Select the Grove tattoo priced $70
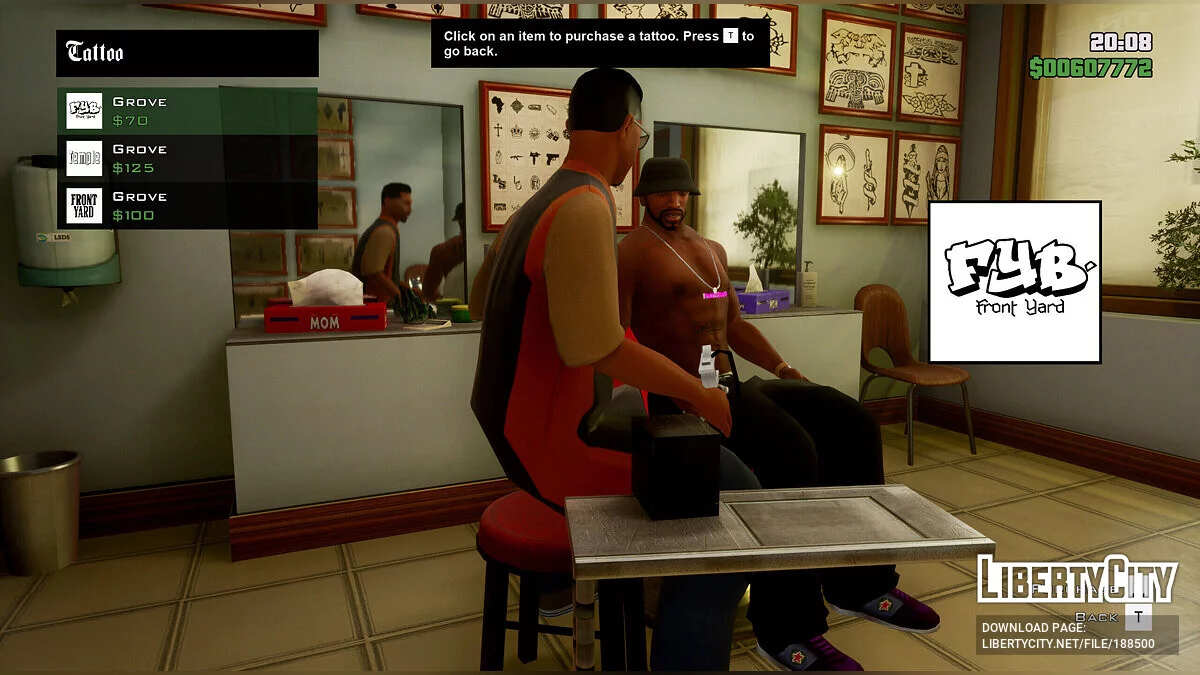The image size is (1200, 675). tap(187, 111)
